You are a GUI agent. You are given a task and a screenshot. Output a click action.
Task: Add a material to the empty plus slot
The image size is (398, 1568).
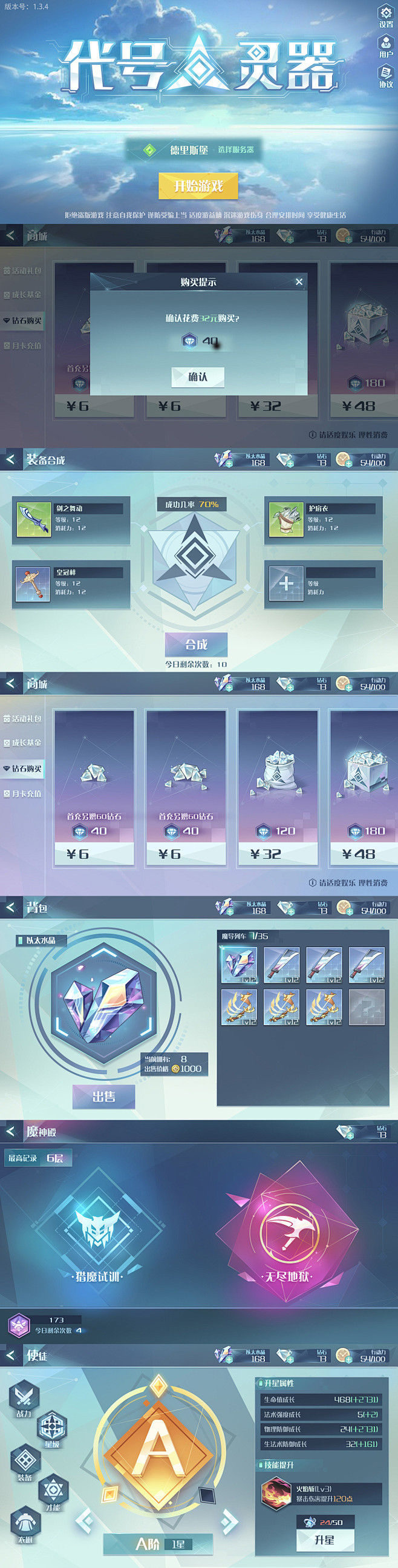click(286, 584)
